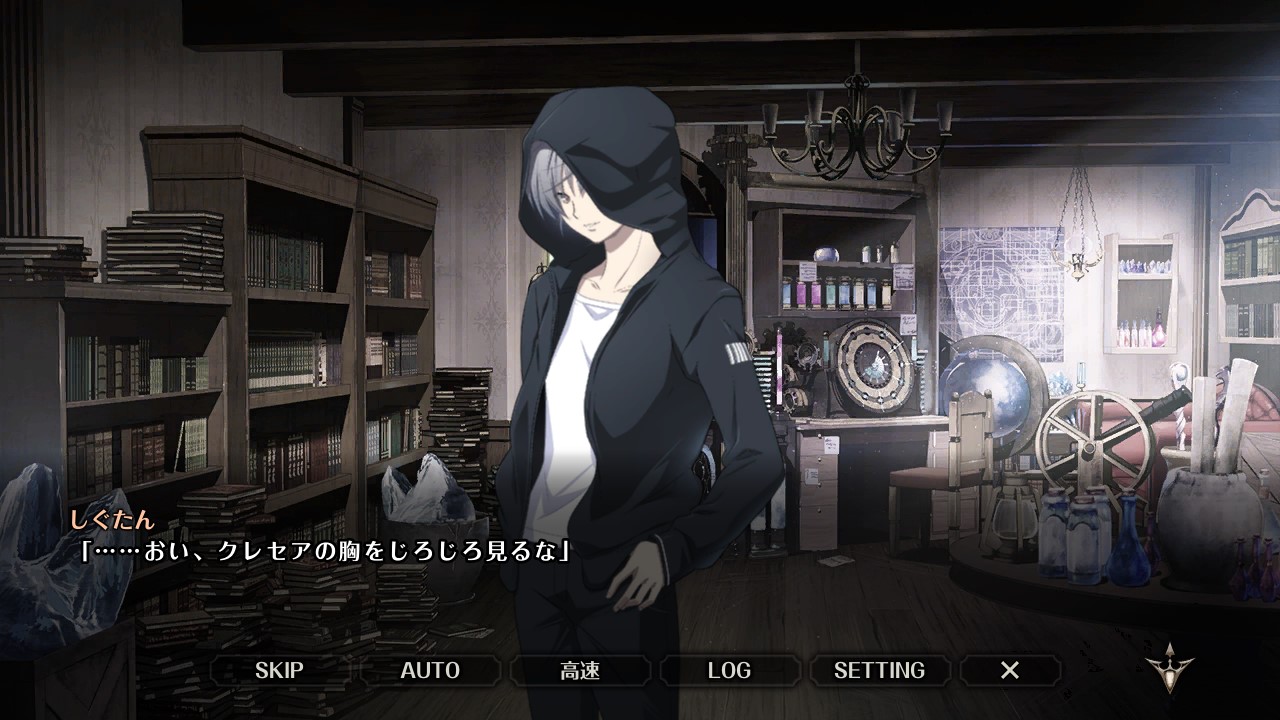The image size is (1280, 720).
Task: Skip the dialogue with the SKIP button
Action: pos(279,670)
